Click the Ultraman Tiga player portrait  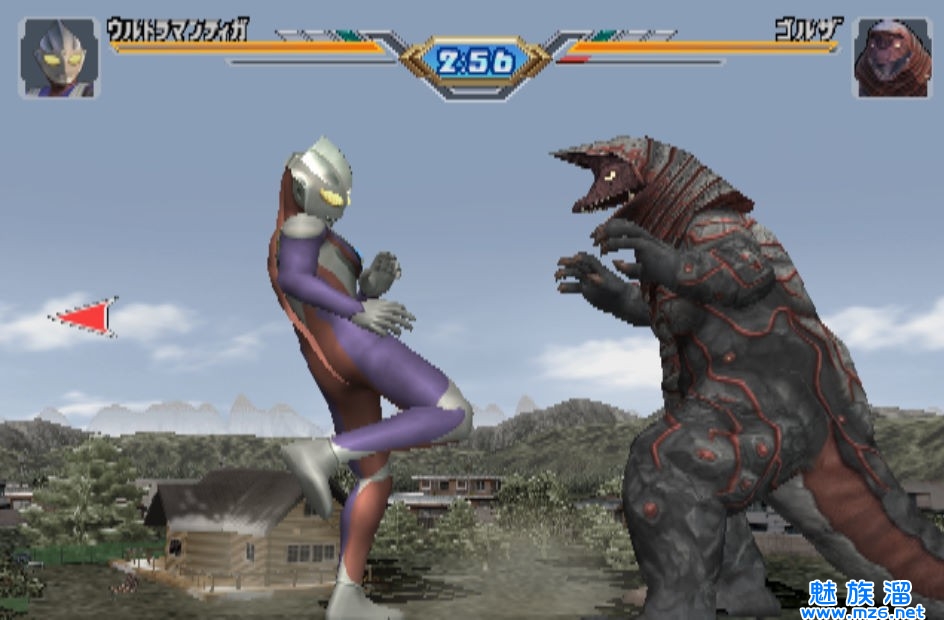tap(59, 59)
